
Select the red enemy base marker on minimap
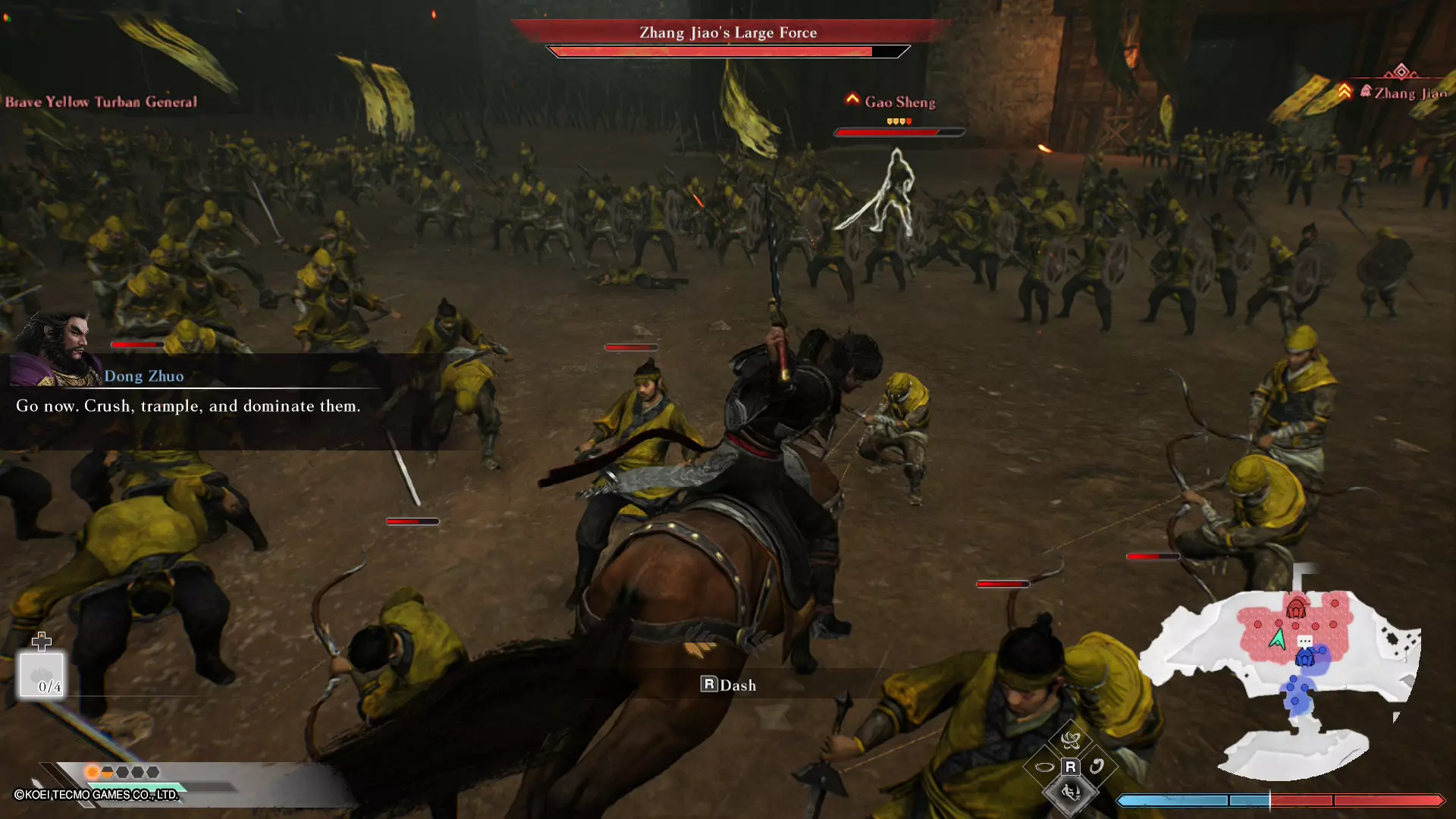[x=1296, y=608]
